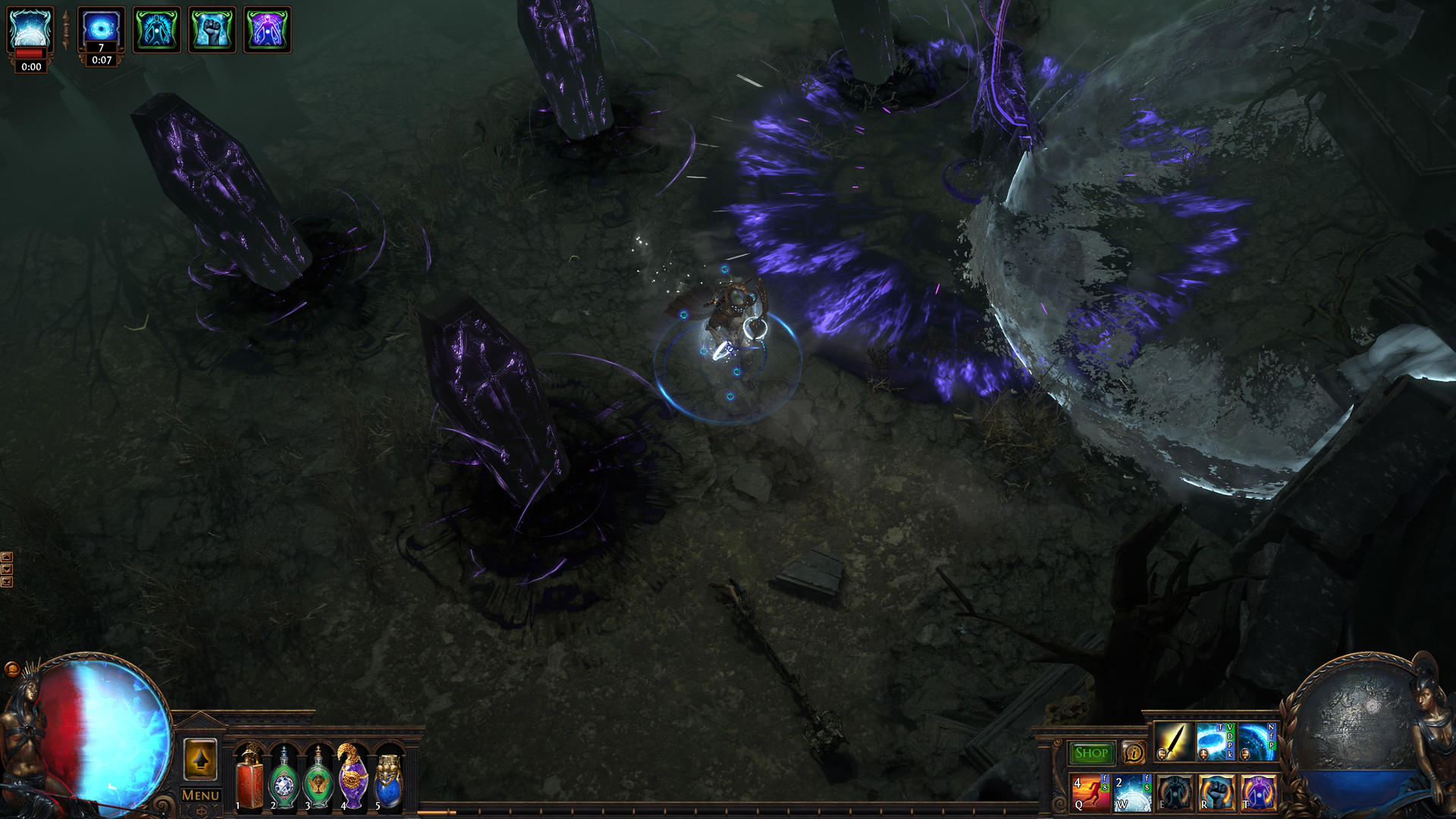
Task: Click the green Shop button
Action: 1092,752
